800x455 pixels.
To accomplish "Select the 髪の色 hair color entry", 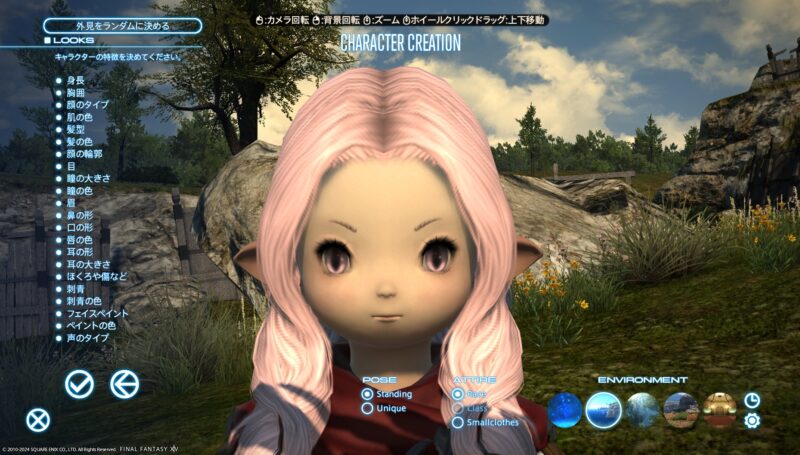I will click(x=79, y=142).
